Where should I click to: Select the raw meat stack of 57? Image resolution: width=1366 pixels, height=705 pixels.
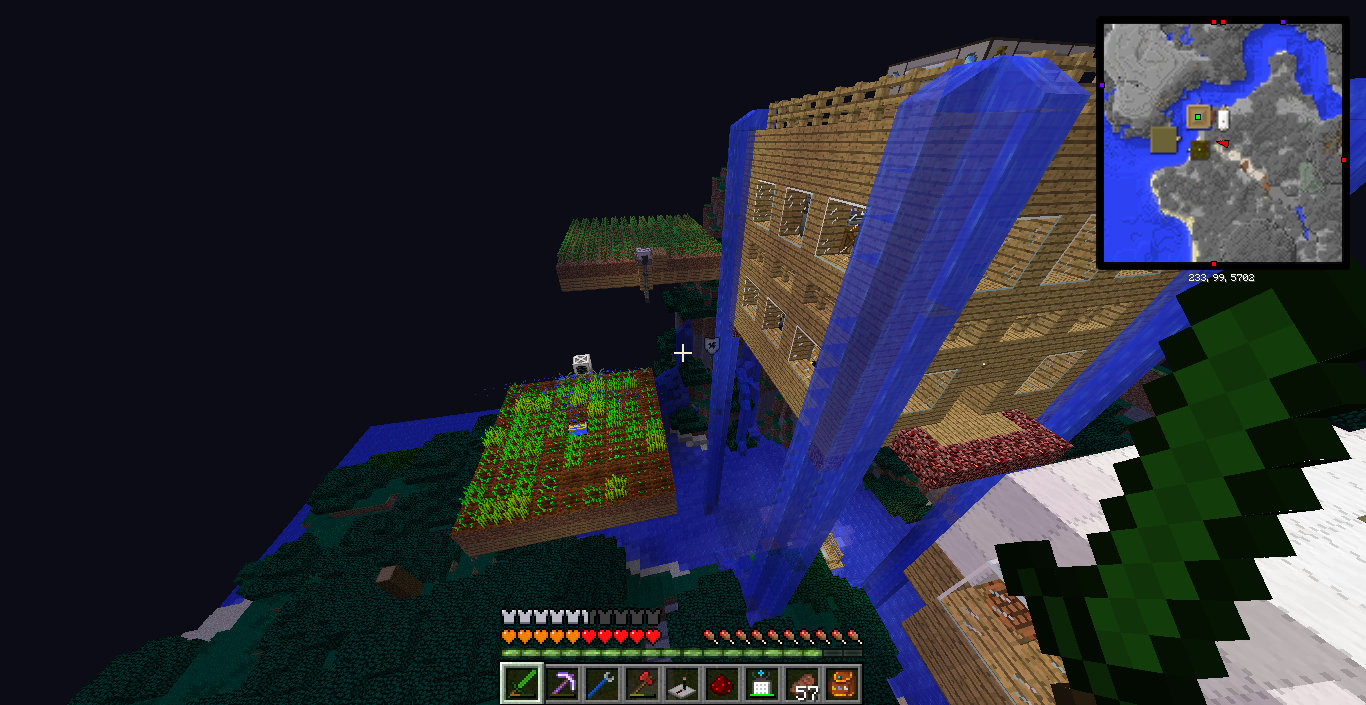802,684
